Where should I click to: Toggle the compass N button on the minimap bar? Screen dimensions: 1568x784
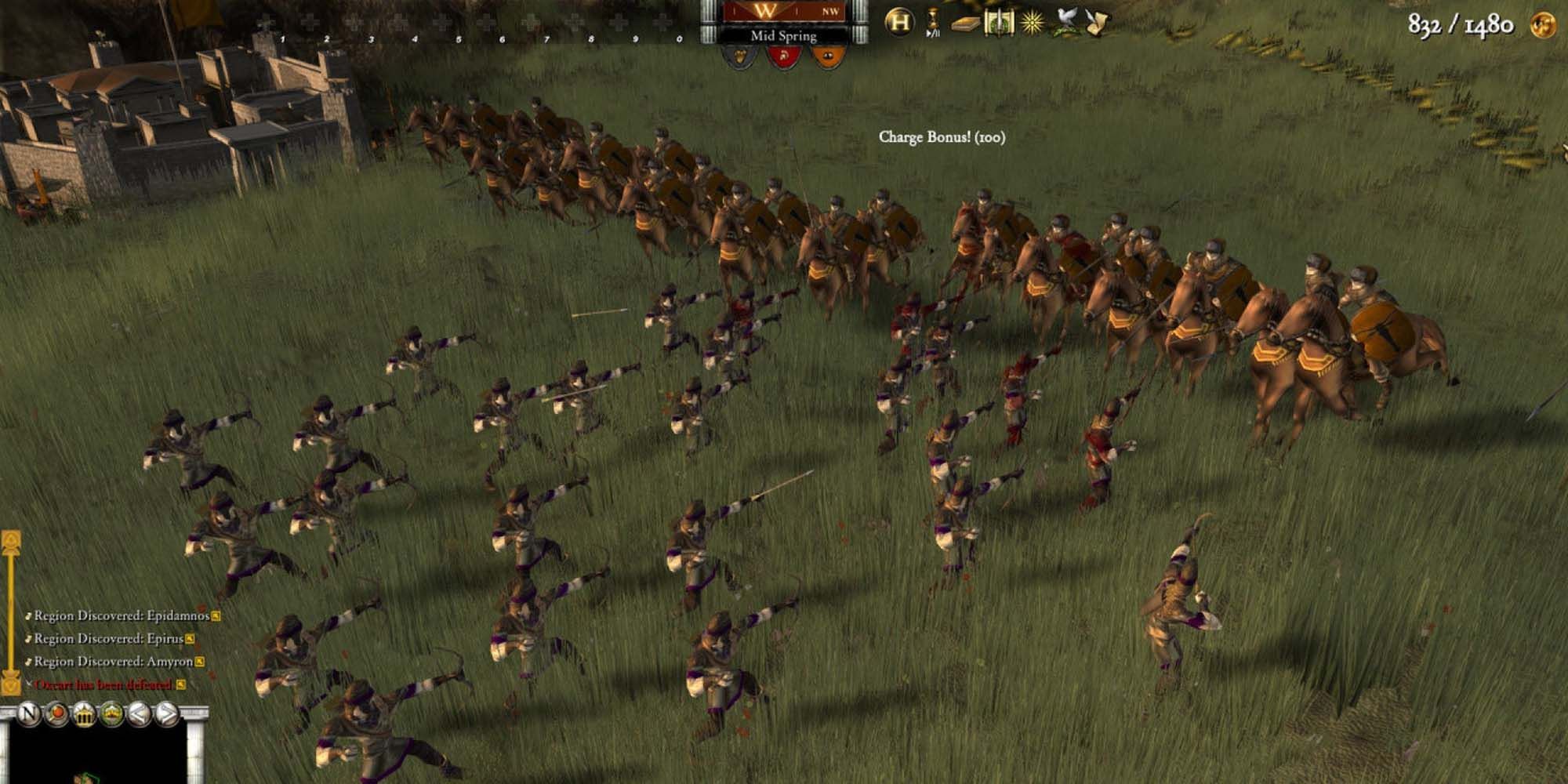(x=30, y=714)
